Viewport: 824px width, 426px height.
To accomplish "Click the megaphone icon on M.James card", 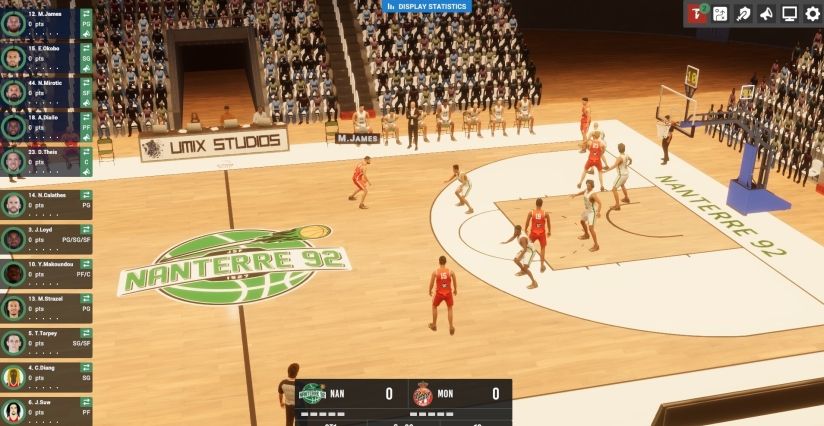I will click(87, 33).
